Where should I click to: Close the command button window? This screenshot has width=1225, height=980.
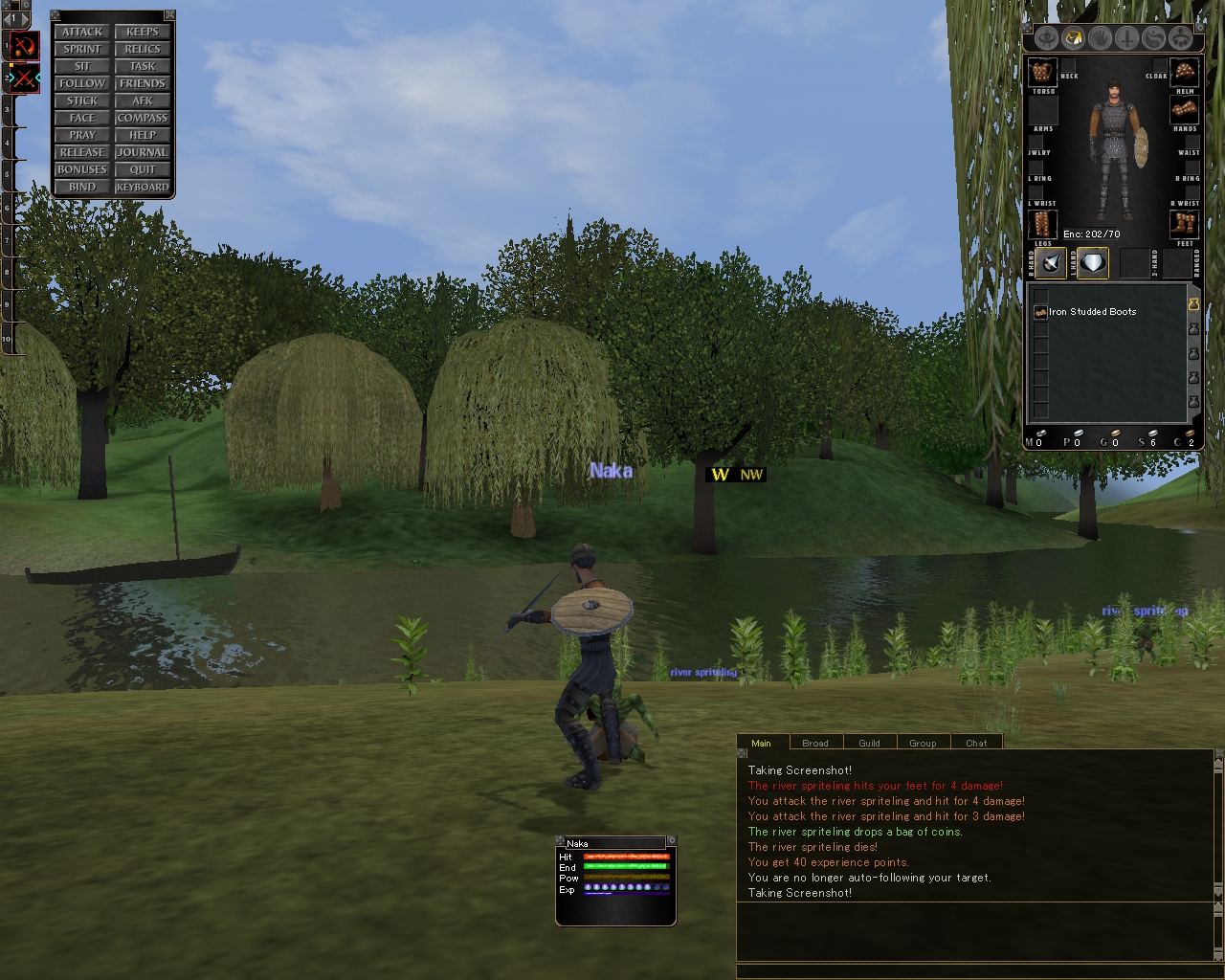point(169,15)
